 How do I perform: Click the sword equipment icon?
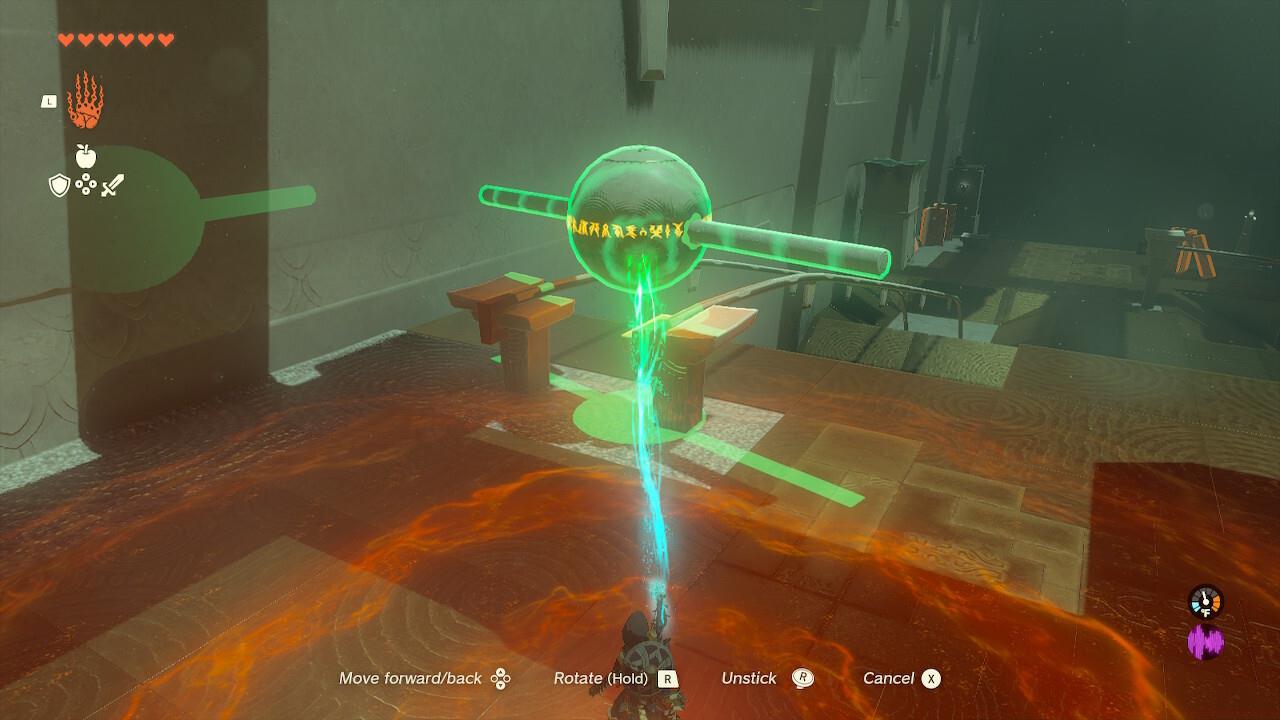click(112, 184)
